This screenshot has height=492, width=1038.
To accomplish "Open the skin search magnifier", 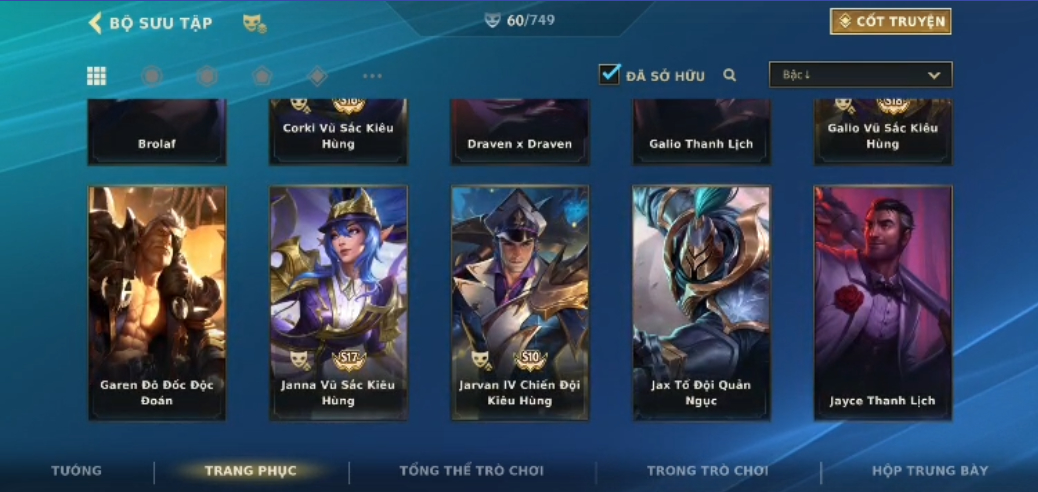I will coord(730,75).
